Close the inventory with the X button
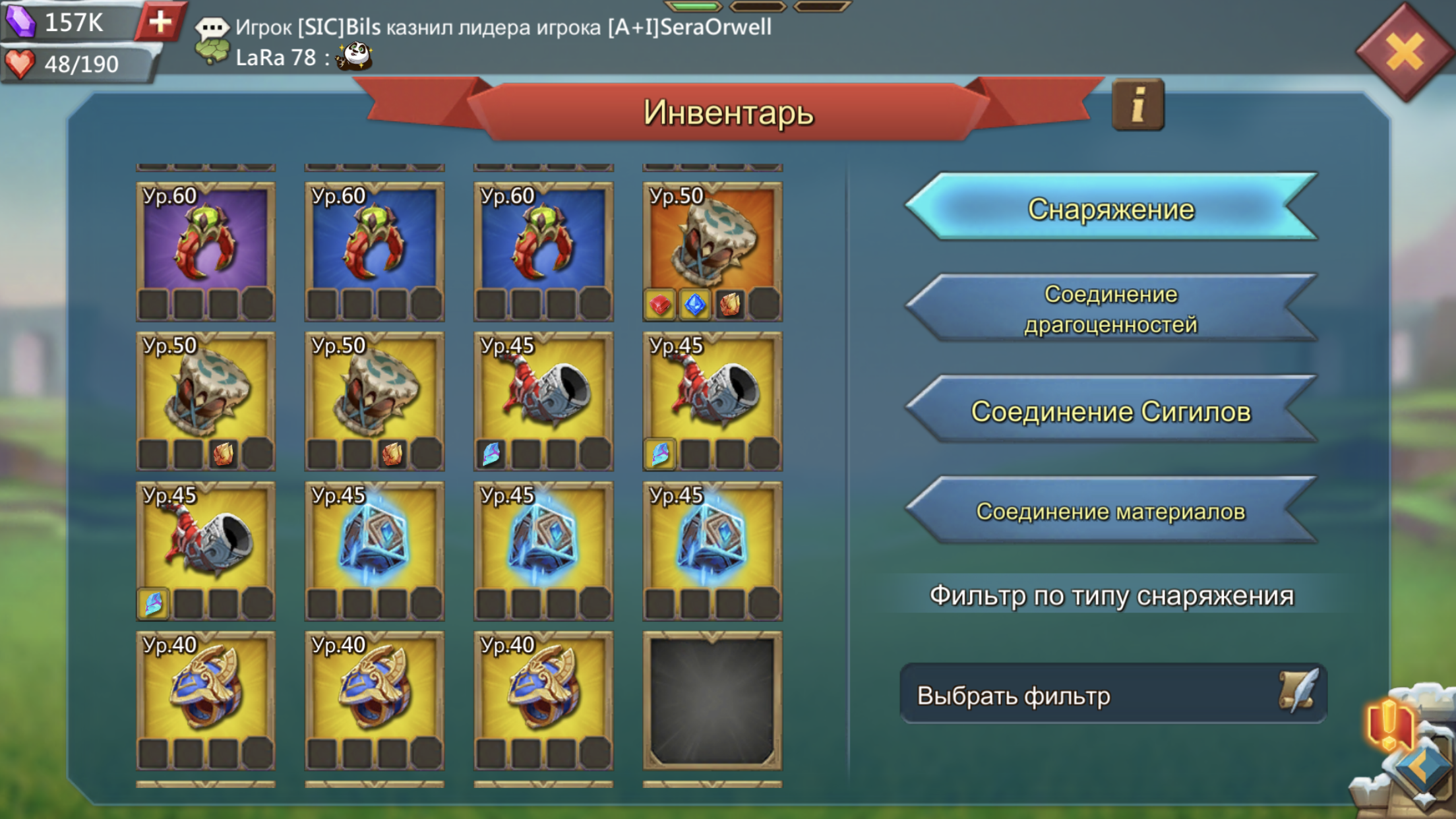Viewport: 1456px width, 819px height. 1404,52
